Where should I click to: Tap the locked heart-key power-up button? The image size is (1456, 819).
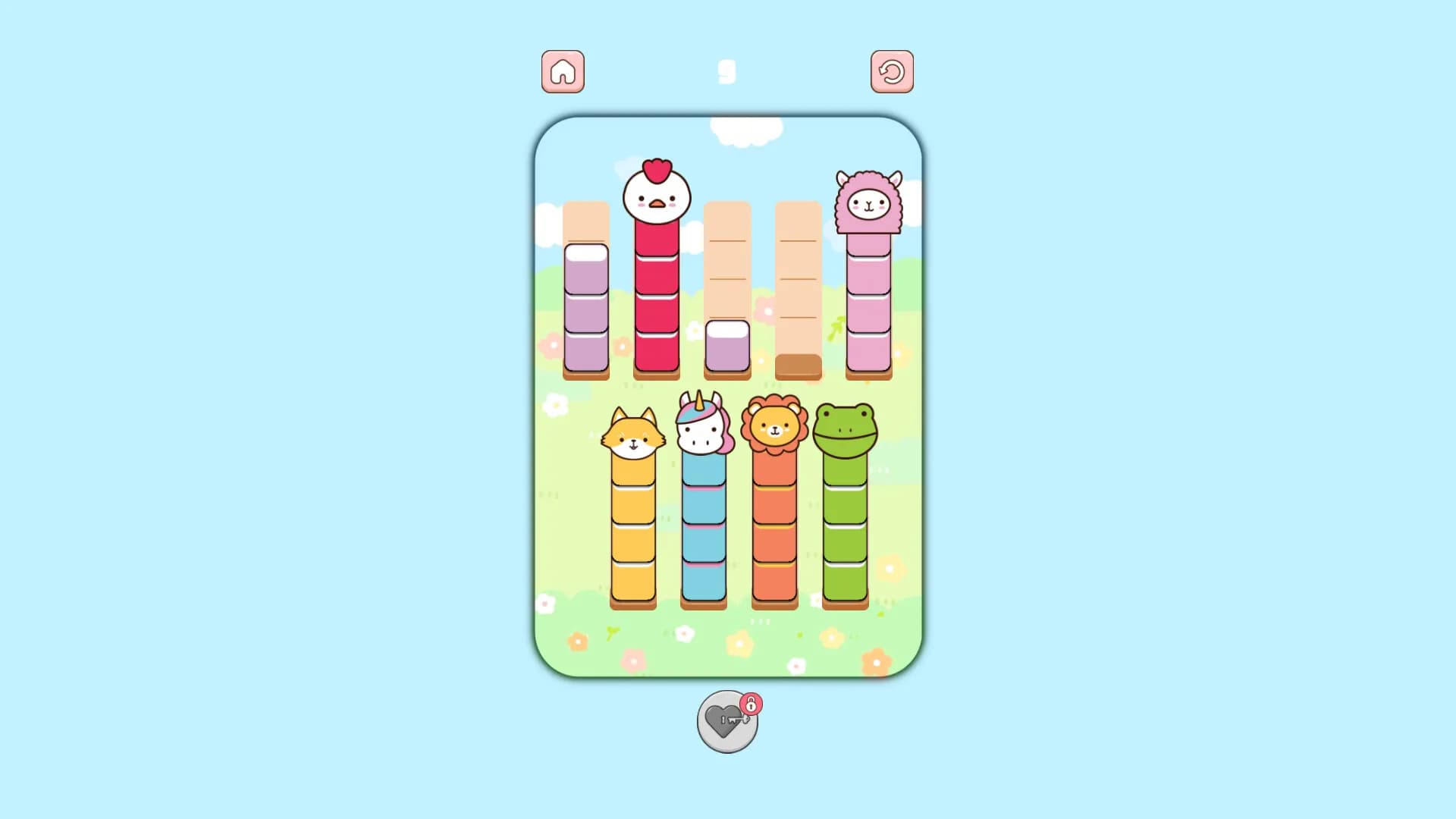click(726, 721)
